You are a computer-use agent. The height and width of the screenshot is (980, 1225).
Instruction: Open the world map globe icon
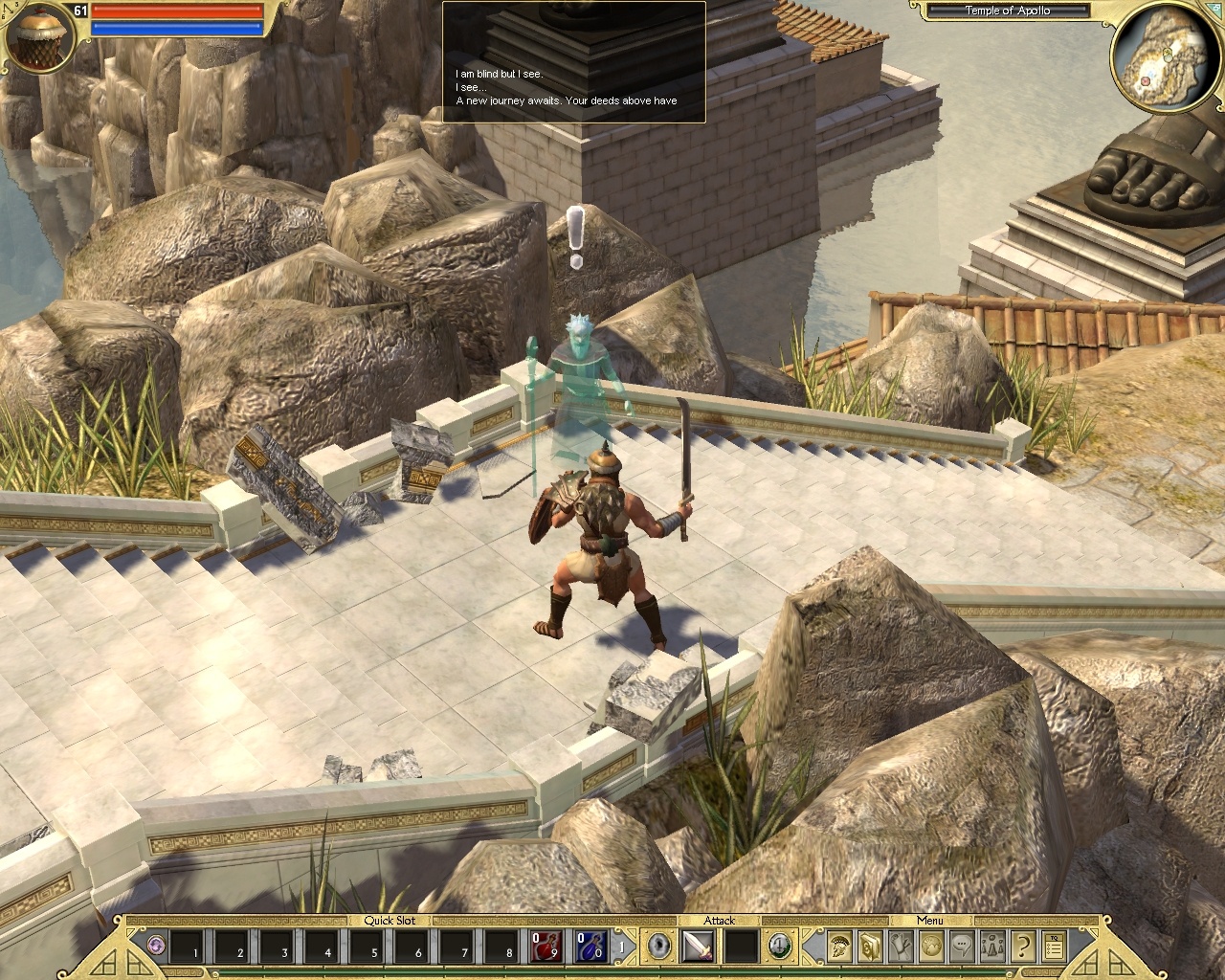coord(931,946)
